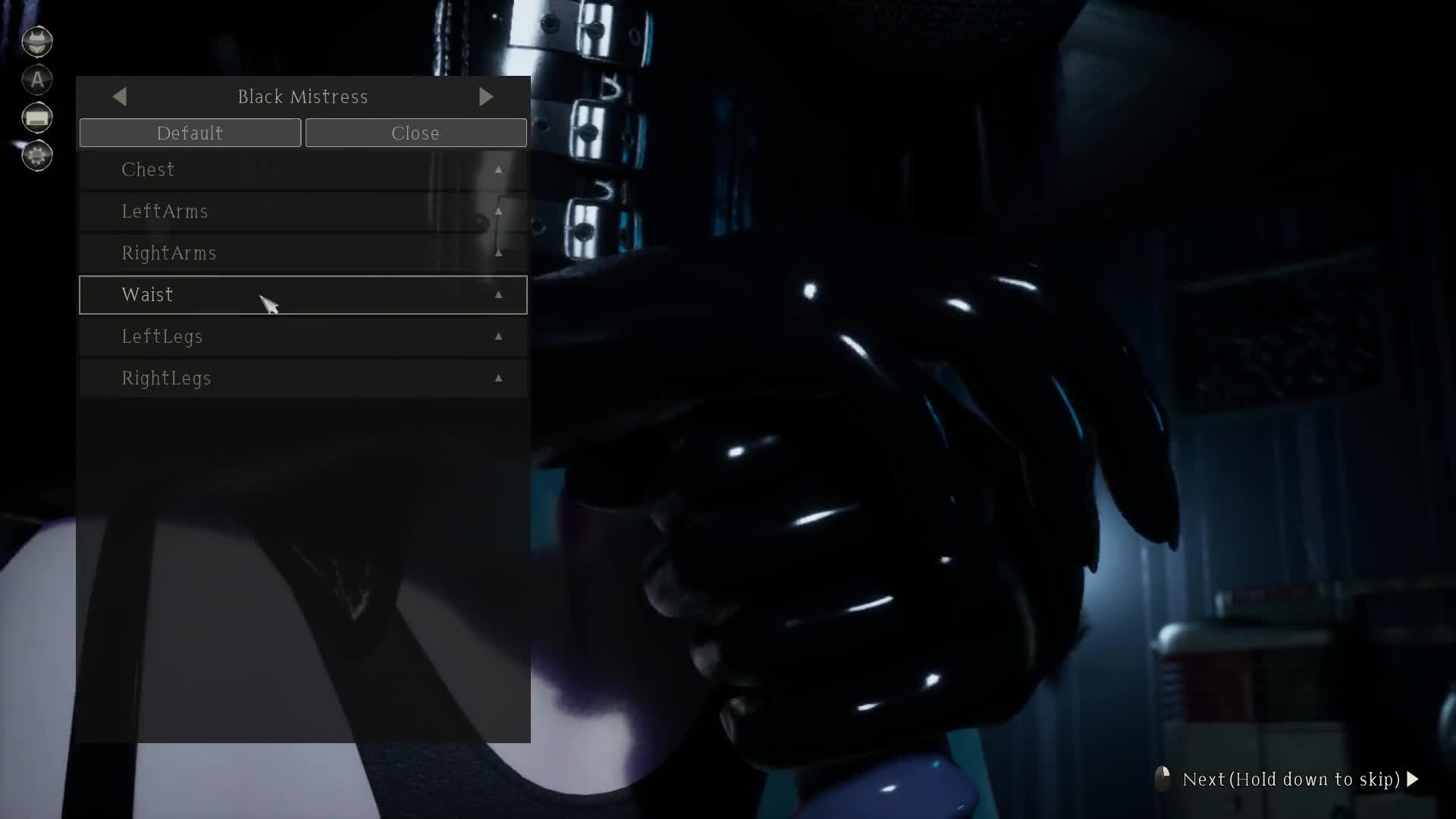
Task: Switch to next character with right arrow
Action: pyautogui.click(x=486, y=96)
